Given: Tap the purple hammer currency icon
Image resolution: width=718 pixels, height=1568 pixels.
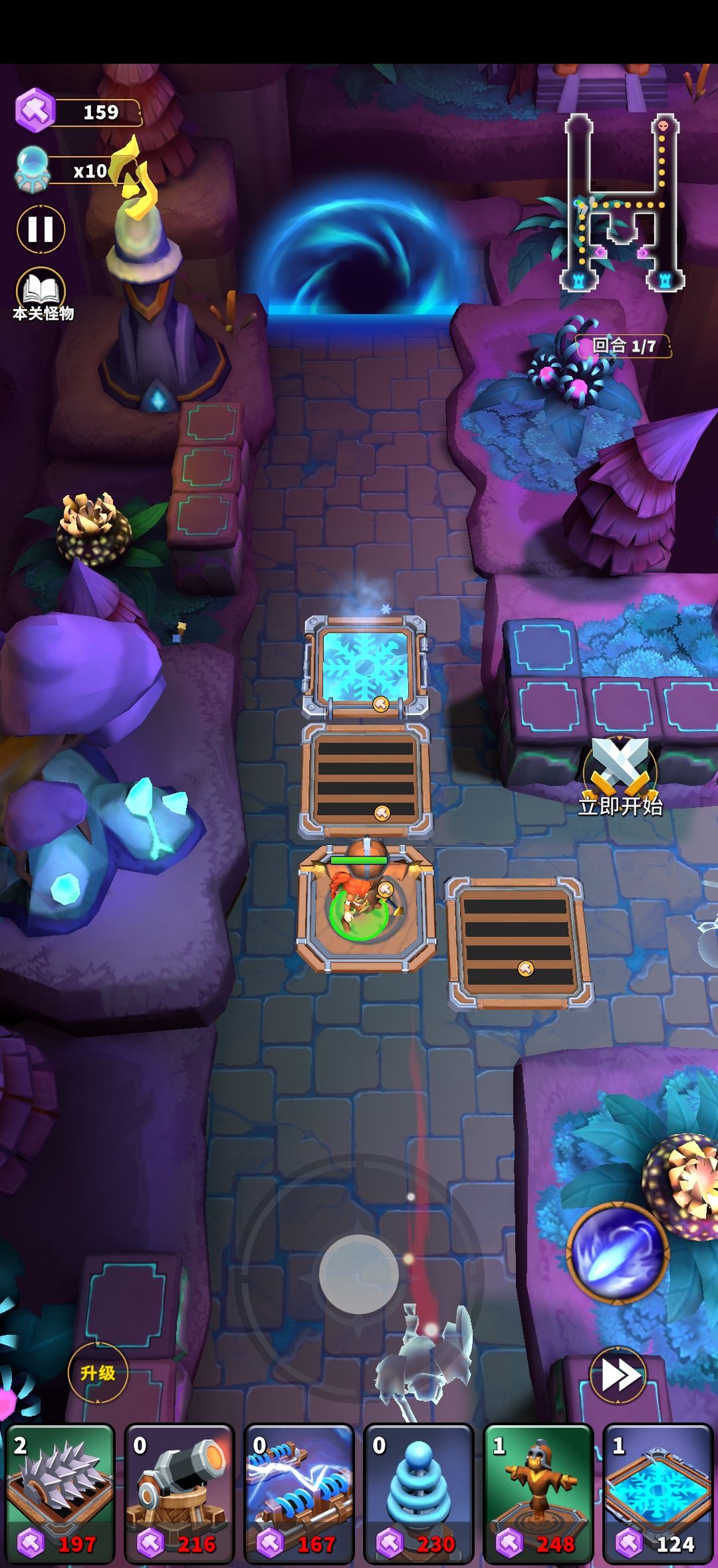Looking at the screenshot, I should tap(35, 110).
